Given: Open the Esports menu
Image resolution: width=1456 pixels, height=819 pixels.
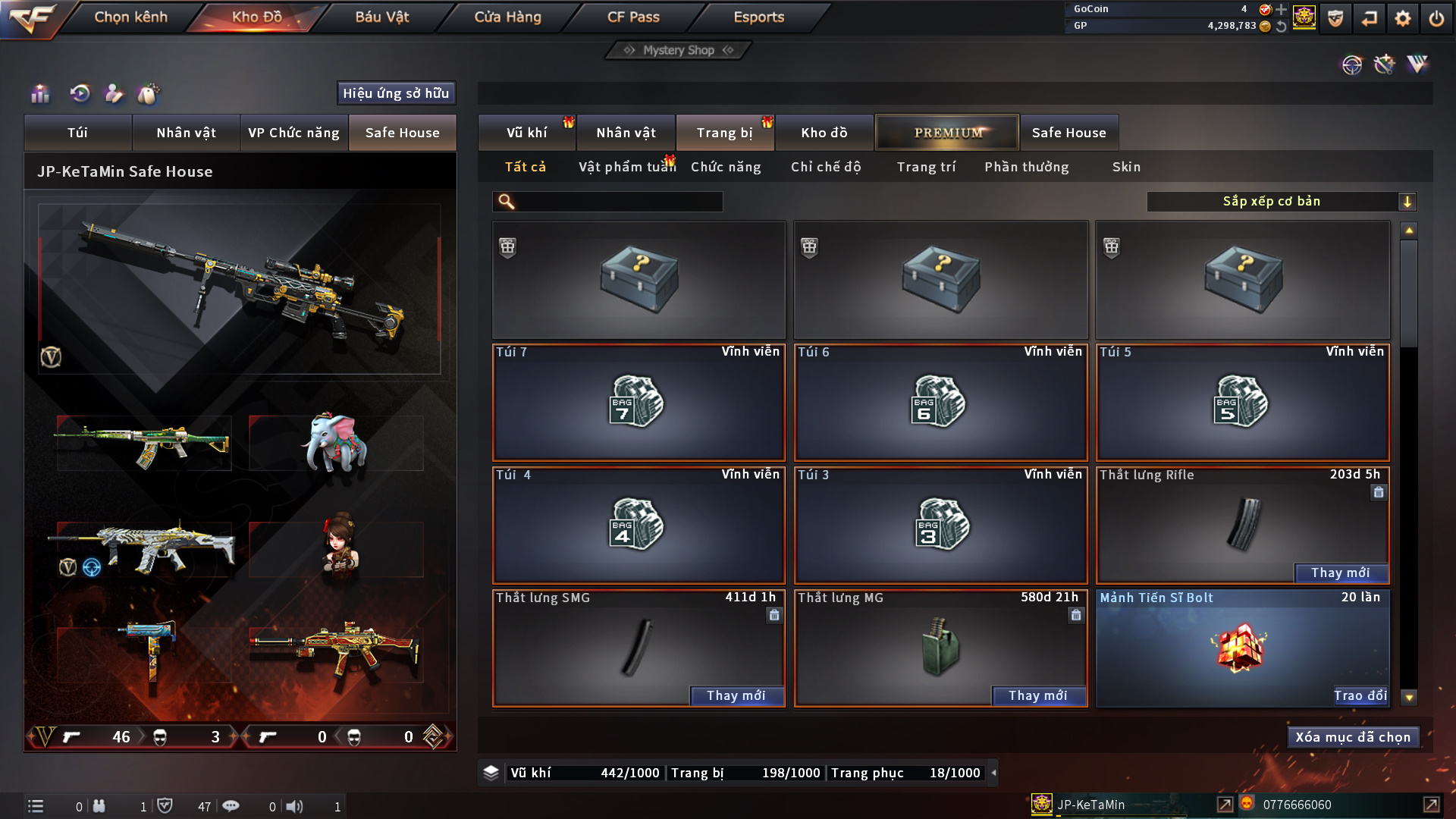Looking at the screenshot, I should coord(758,17).
